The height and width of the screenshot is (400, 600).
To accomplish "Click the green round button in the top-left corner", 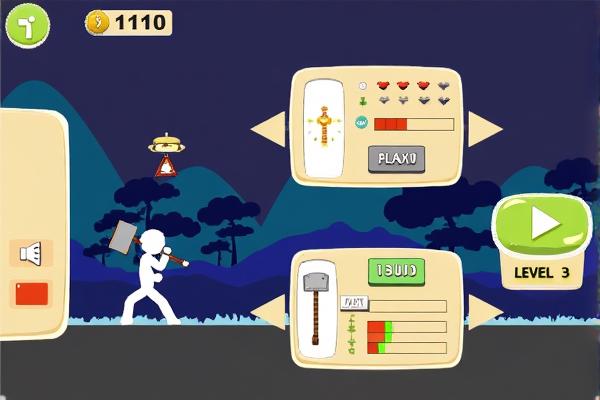I will pos(28,26).
